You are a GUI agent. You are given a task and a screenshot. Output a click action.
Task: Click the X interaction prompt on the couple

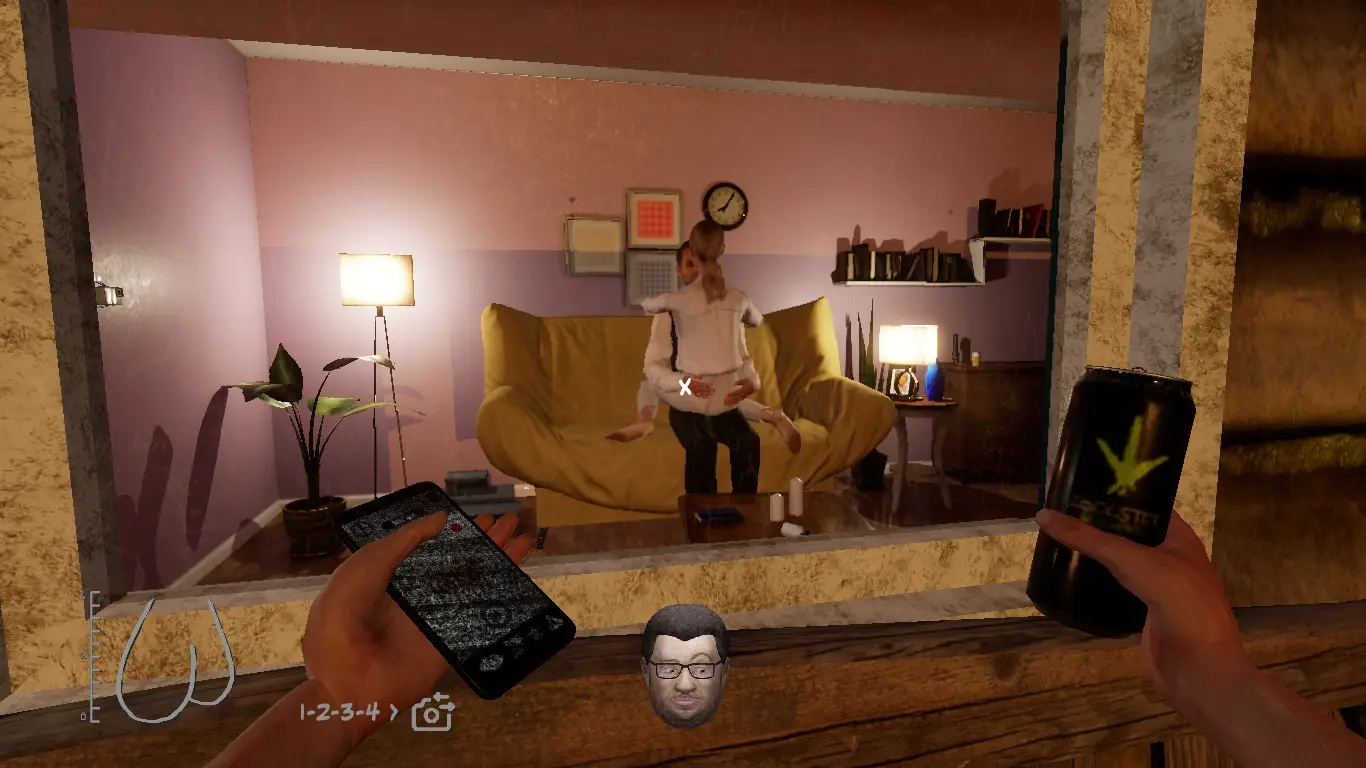pos(686,385)
